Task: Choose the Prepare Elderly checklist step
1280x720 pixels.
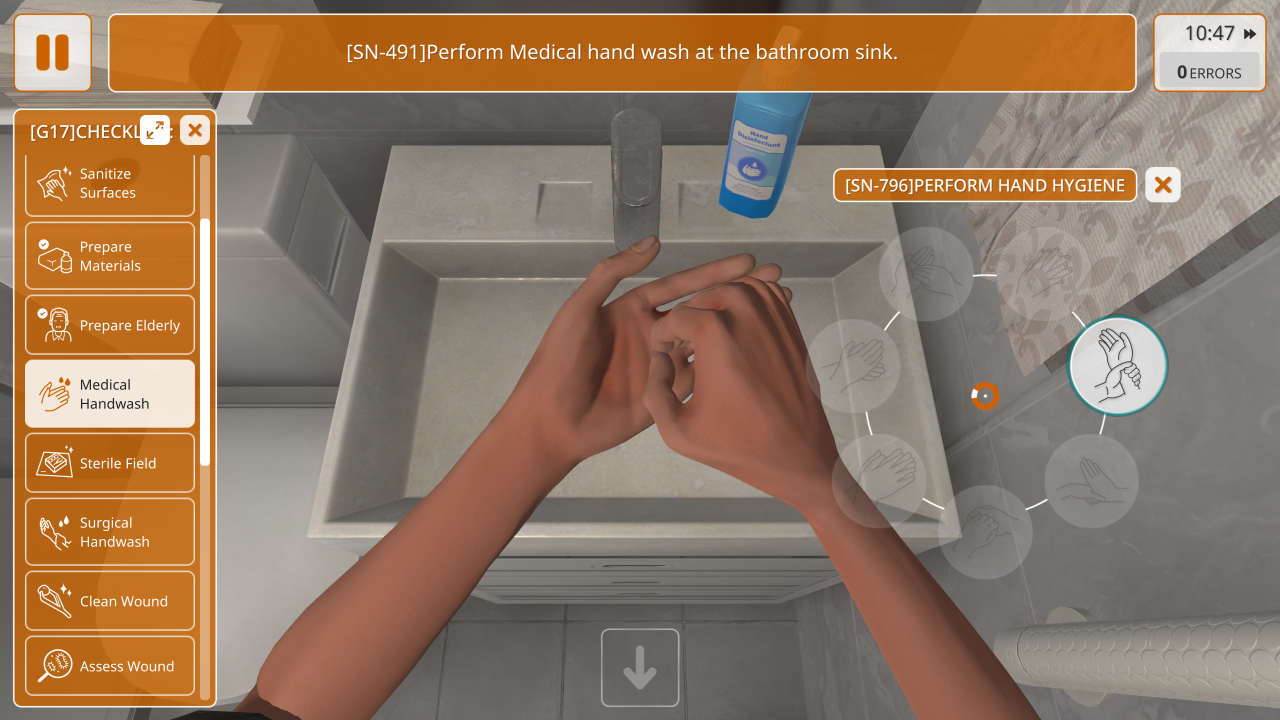Action: (110, 325)
